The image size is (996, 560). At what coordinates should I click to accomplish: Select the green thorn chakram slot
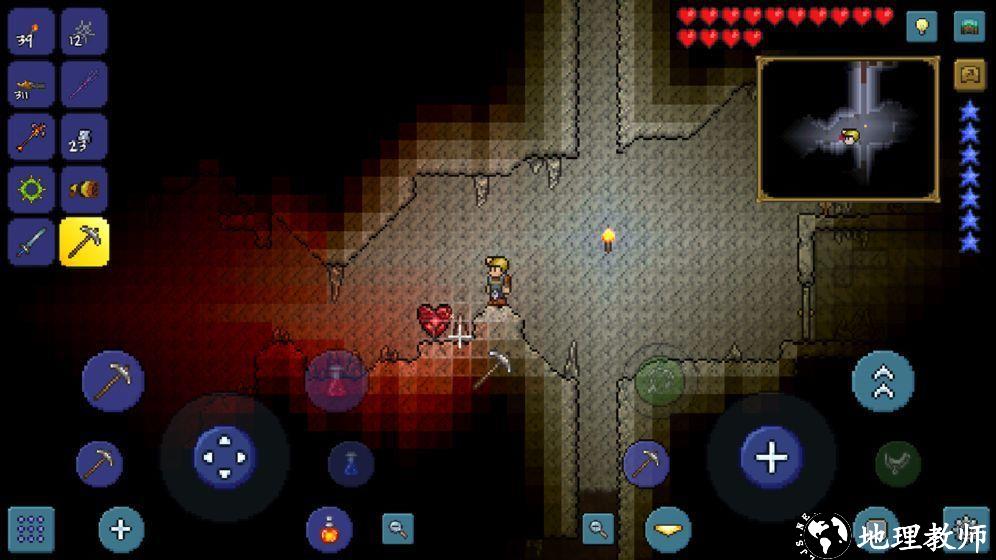[x=31, y=189]
